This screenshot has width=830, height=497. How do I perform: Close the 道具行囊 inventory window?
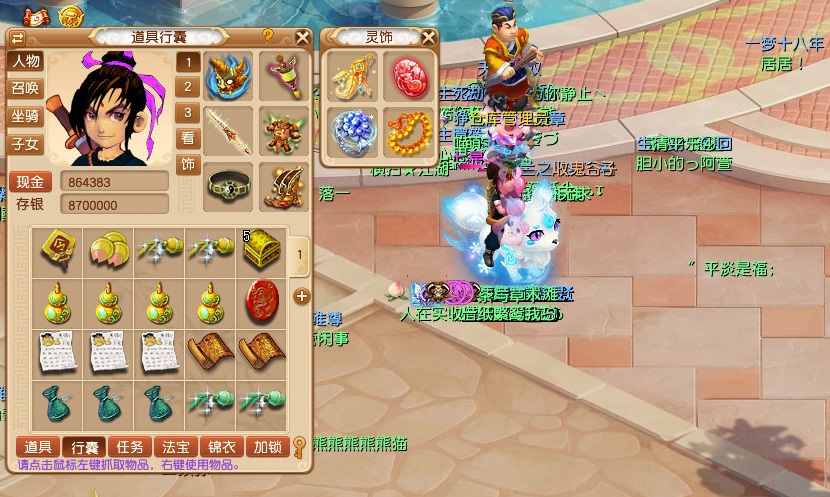tap(303, 37)
